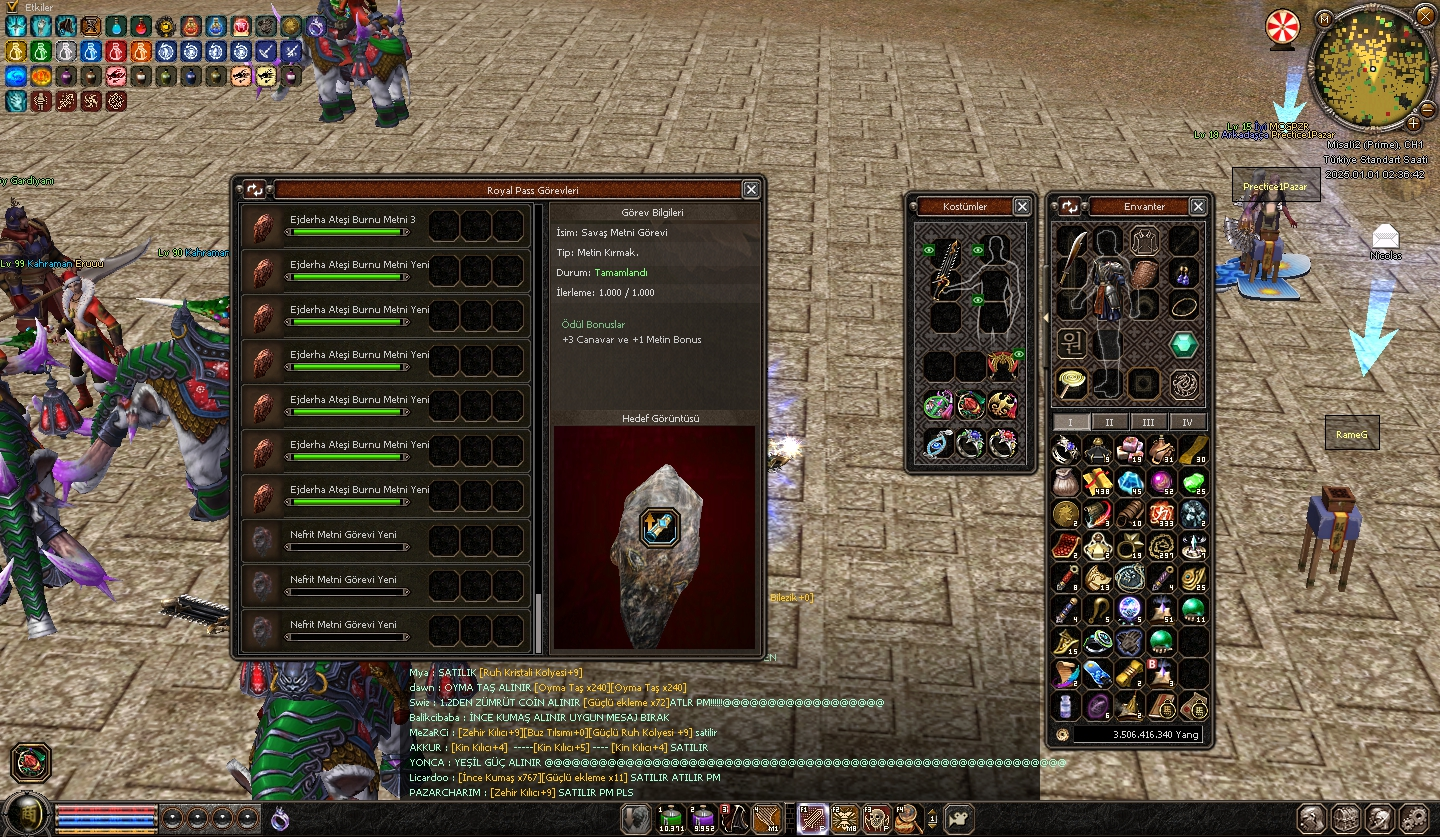Close the Royal Pass Görevleri window
This screenshot has height=837, width=1440.
(x=751, y=189)
